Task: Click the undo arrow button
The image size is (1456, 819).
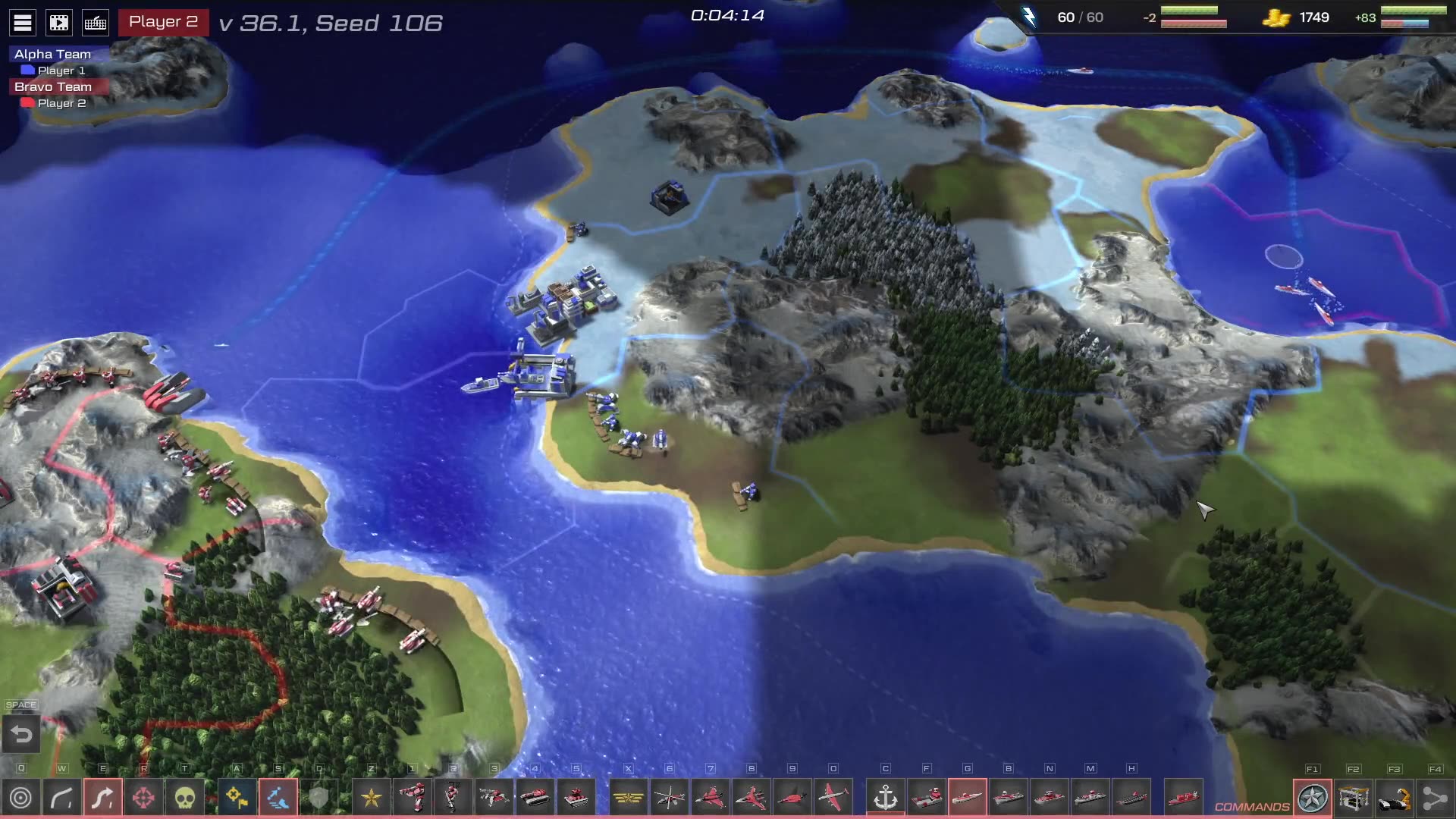Action: tap(21, 735)
